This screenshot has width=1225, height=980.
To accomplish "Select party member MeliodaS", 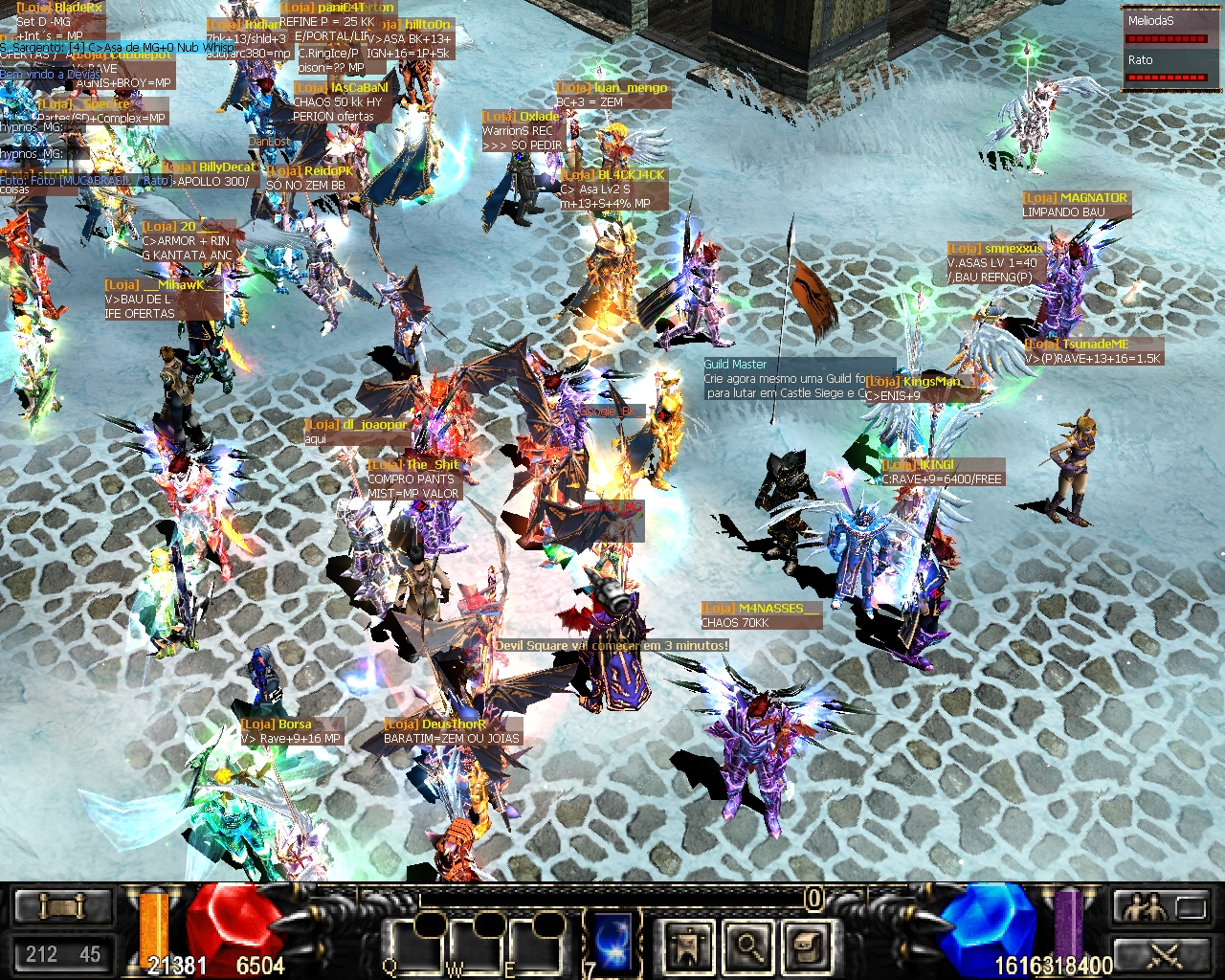I will click(1166, 29).
